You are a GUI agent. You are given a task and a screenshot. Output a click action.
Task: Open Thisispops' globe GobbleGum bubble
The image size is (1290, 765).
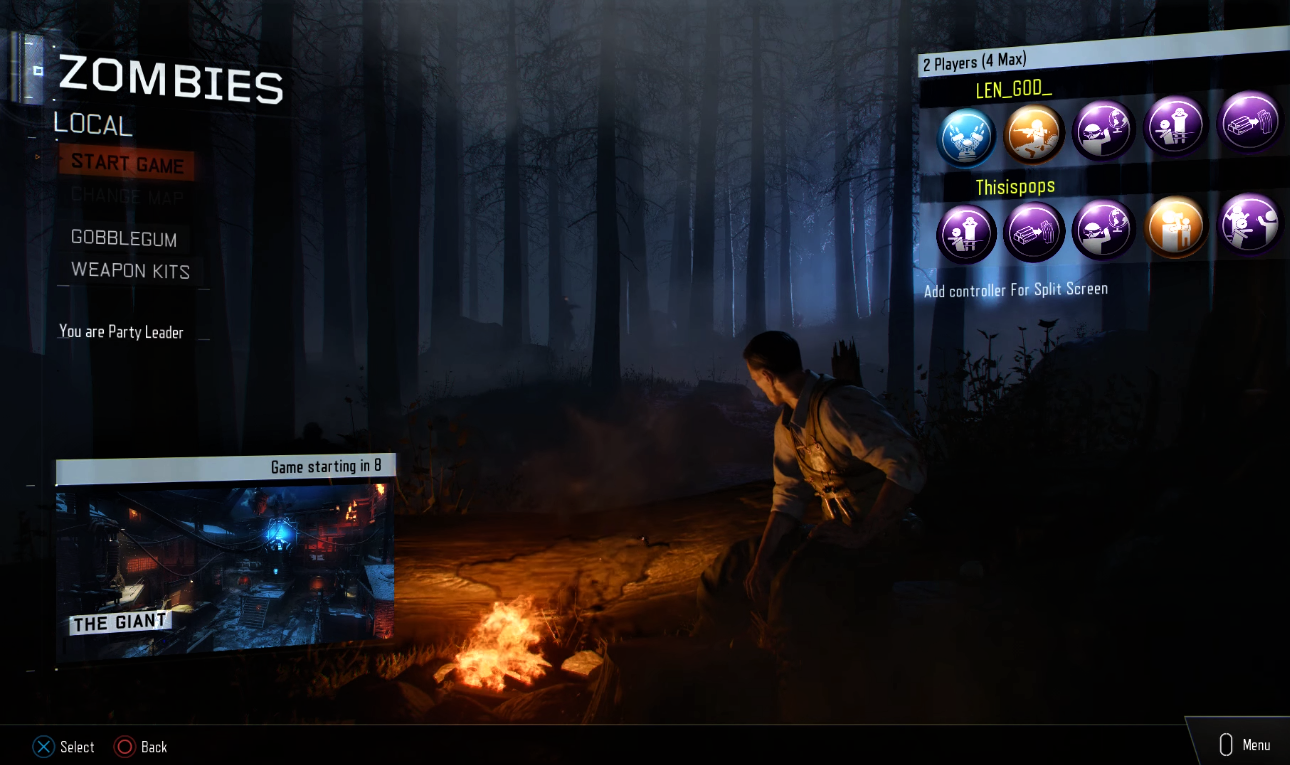click(1103, 229)
